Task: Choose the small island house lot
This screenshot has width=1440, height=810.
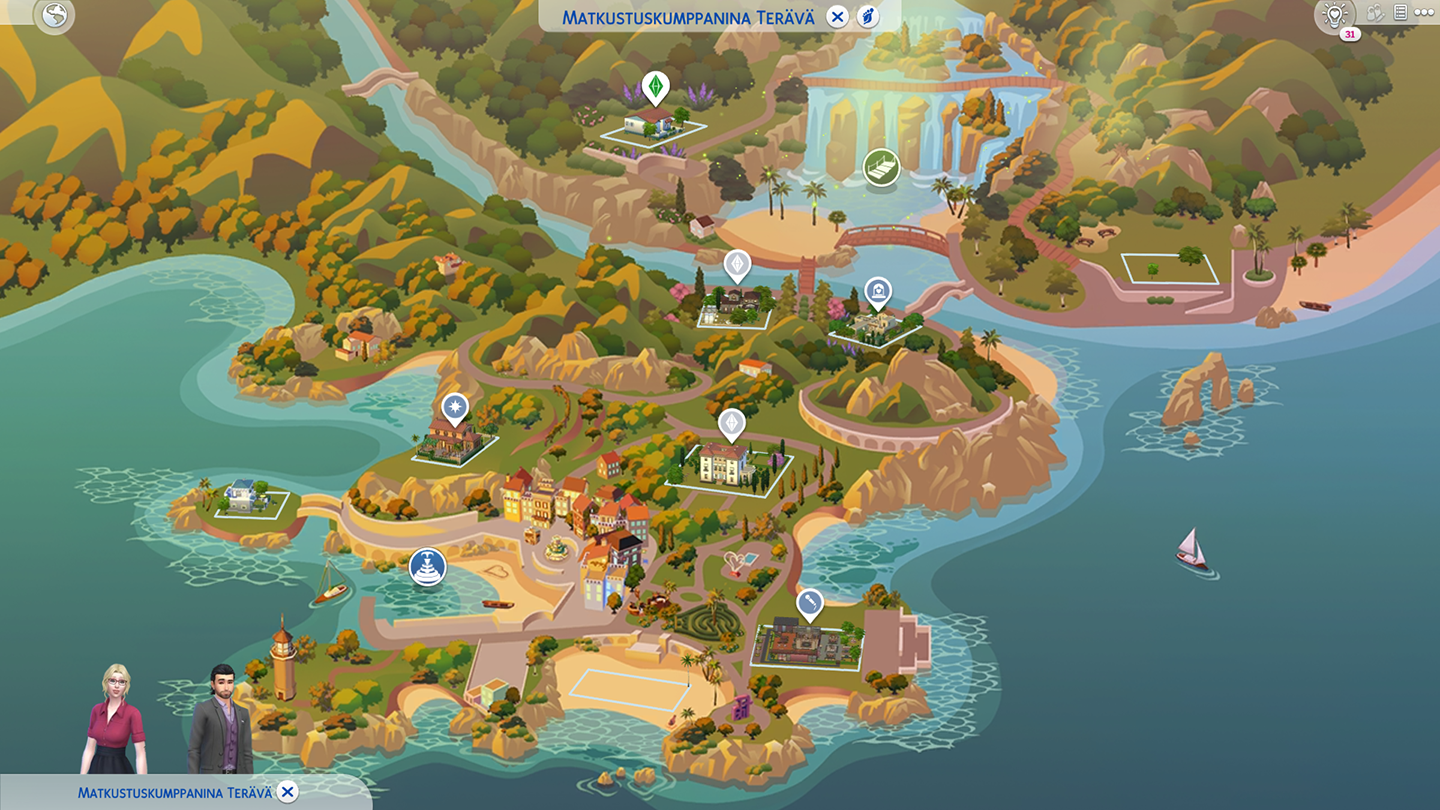Action: (x=245, y=499)
